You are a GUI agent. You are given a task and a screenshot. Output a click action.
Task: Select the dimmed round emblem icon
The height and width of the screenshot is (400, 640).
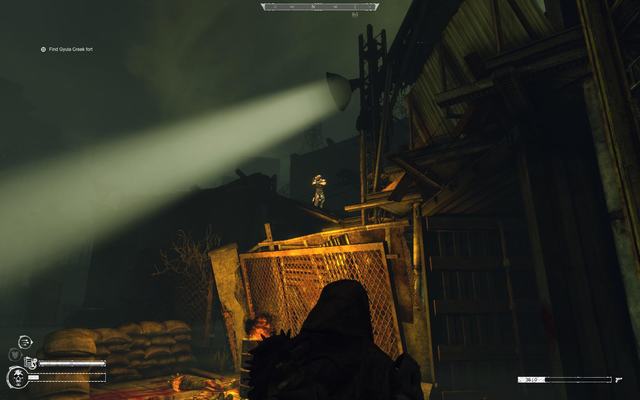coord(14,355)
